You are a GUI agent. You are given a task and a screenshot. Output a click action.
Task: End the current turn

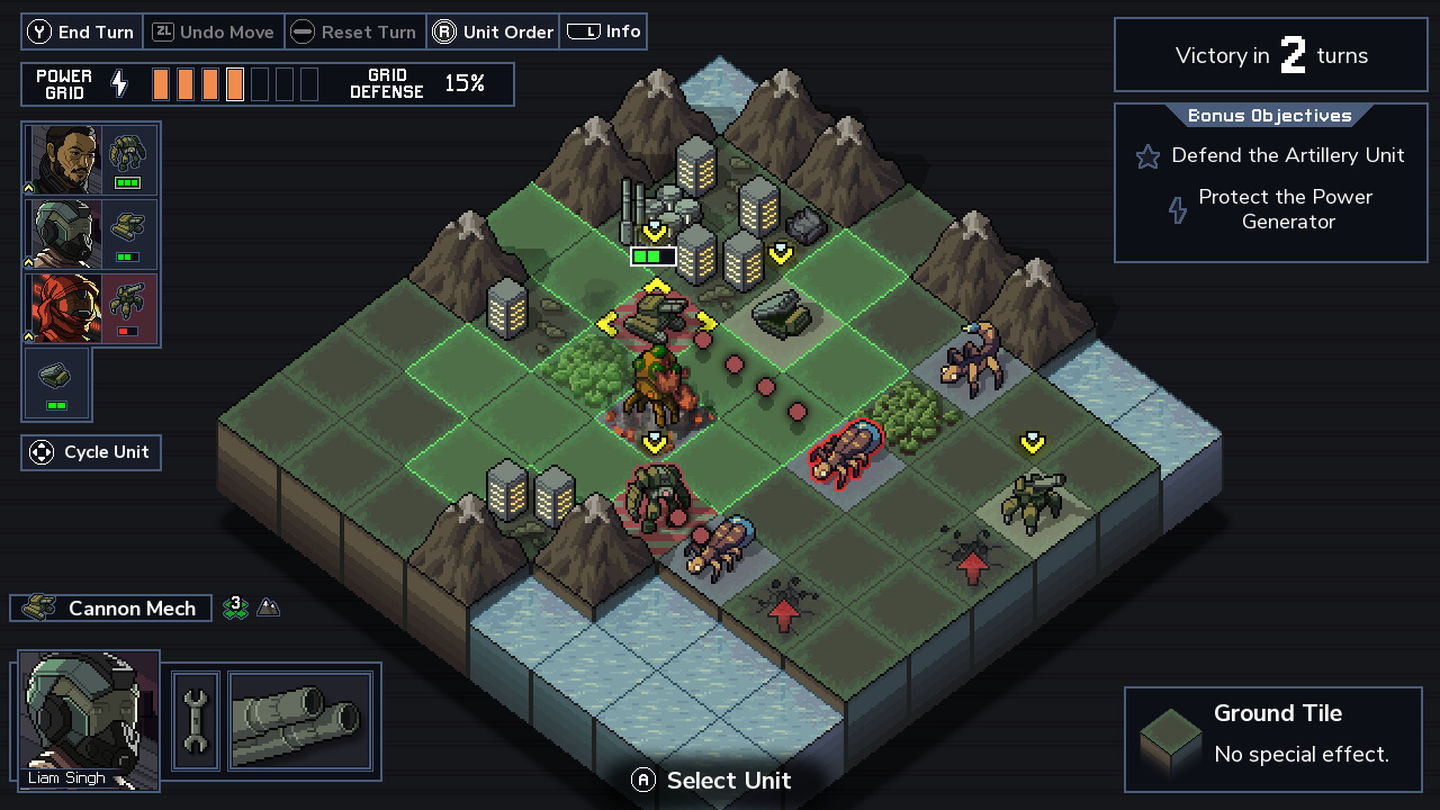(82, 32)
